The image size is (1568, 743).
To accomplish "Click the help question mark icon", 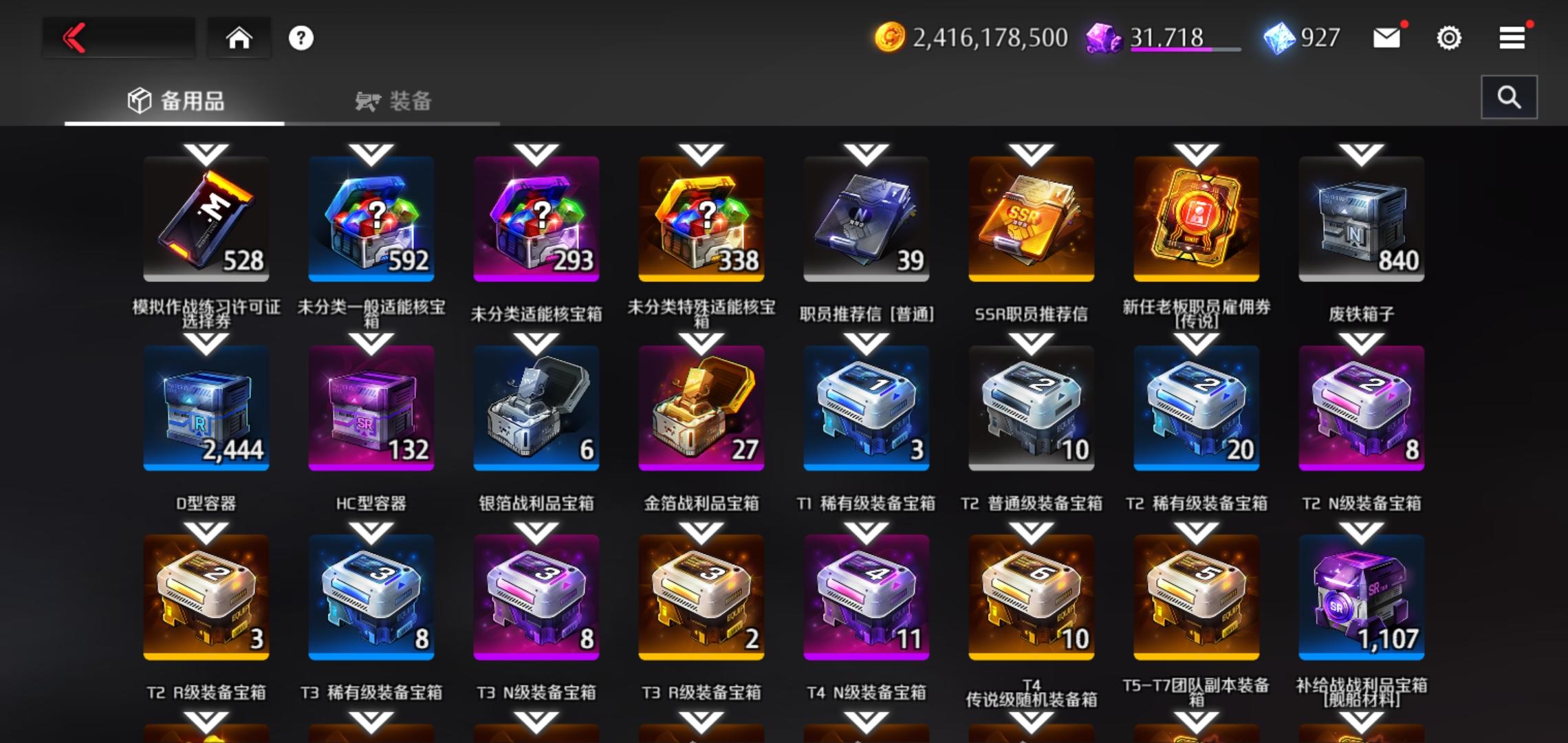I will (x=301, y=37).
